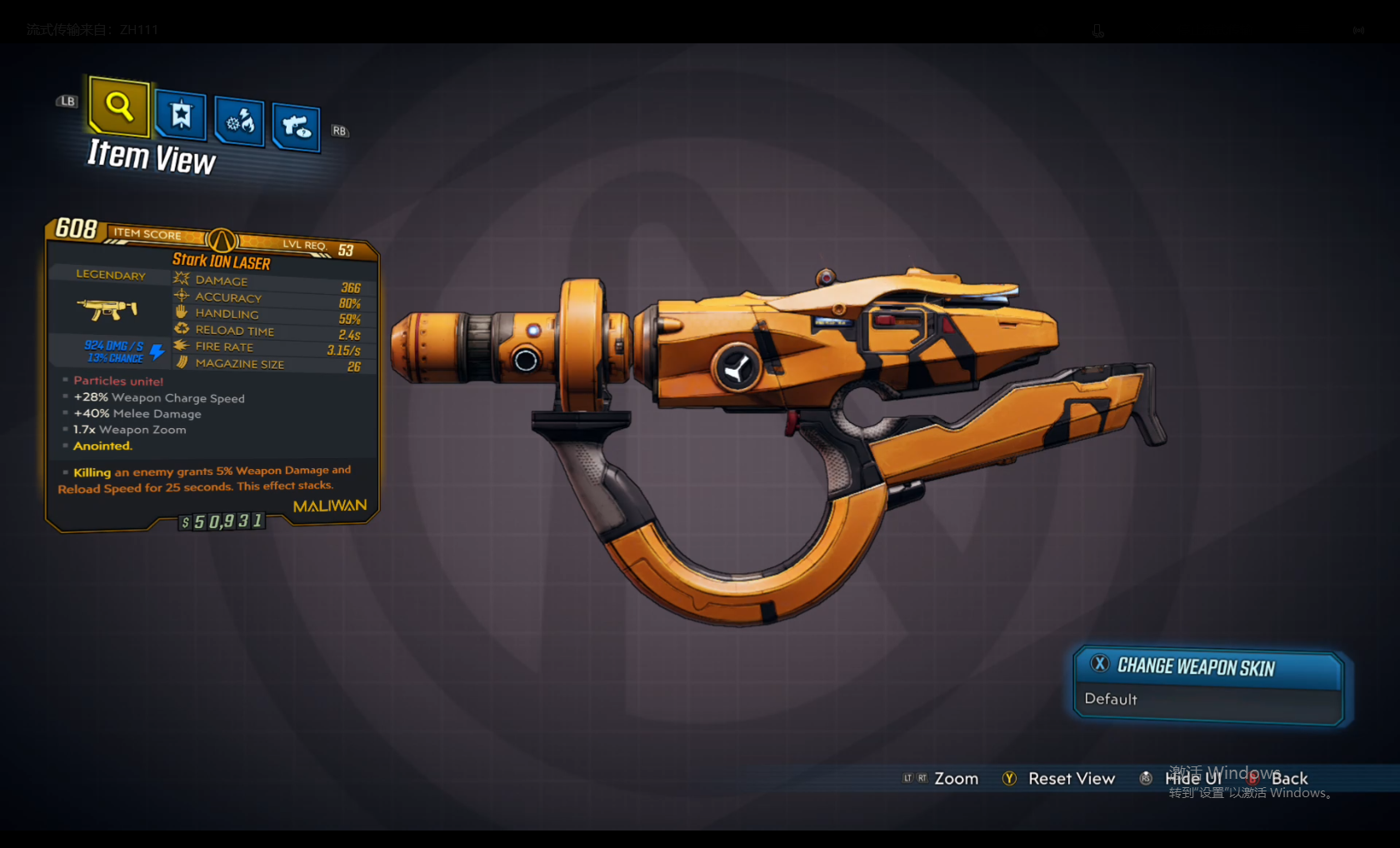Click the $50,931 price tag

(x=221, y=521)
